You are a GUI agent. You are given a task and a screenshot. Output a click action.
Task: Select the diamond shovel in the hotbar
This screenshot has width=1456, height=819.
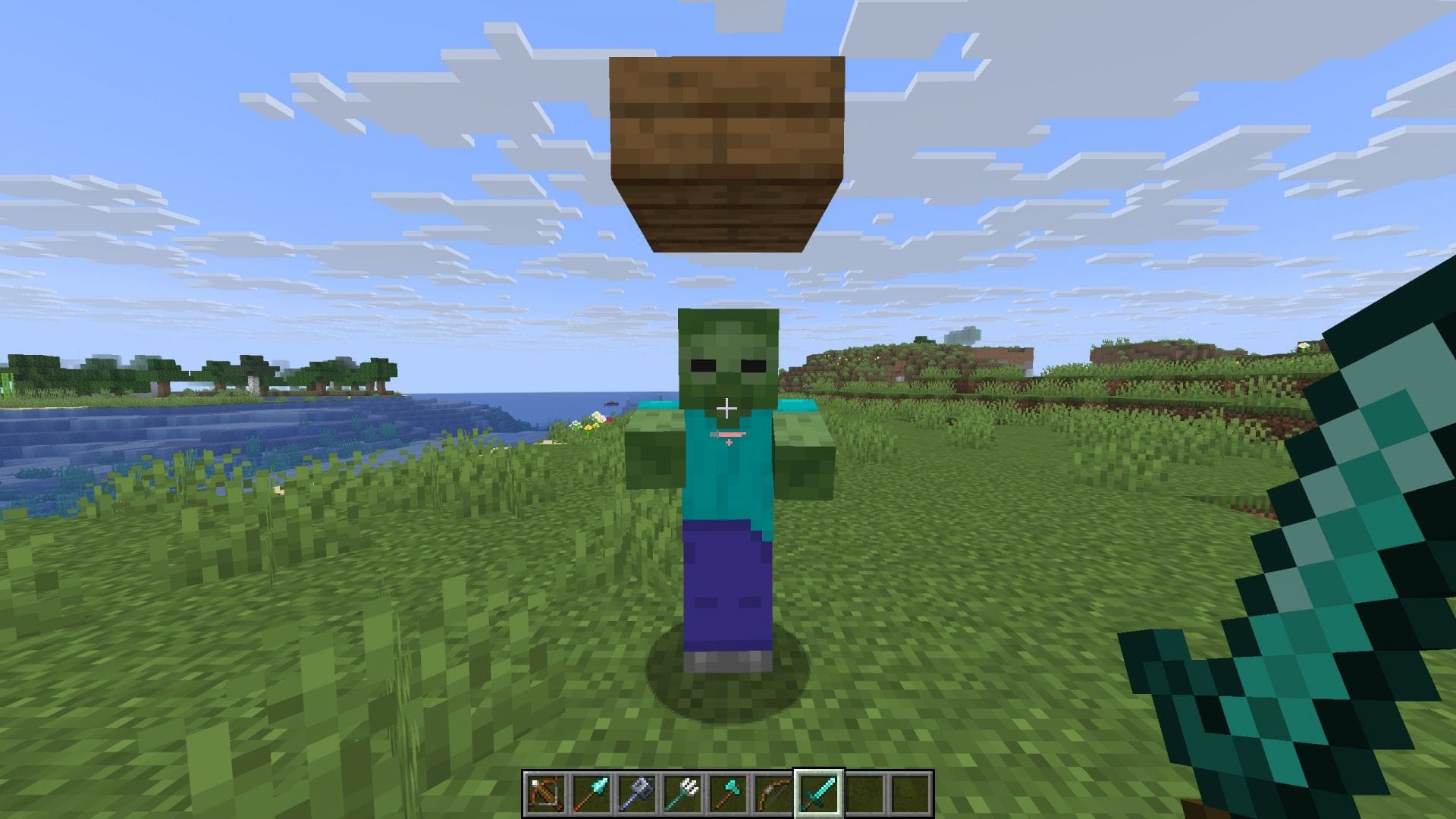tap(591, 792)
